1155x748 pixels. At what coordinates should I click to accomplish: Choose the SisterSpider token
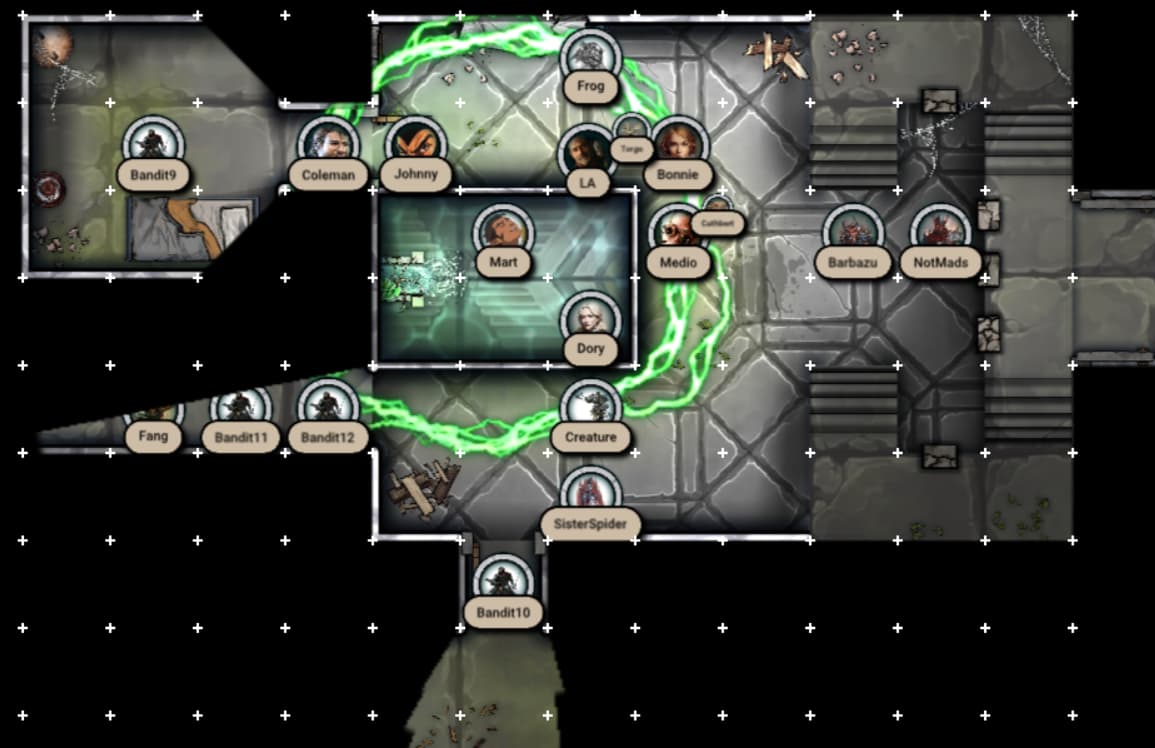point(590,496)
